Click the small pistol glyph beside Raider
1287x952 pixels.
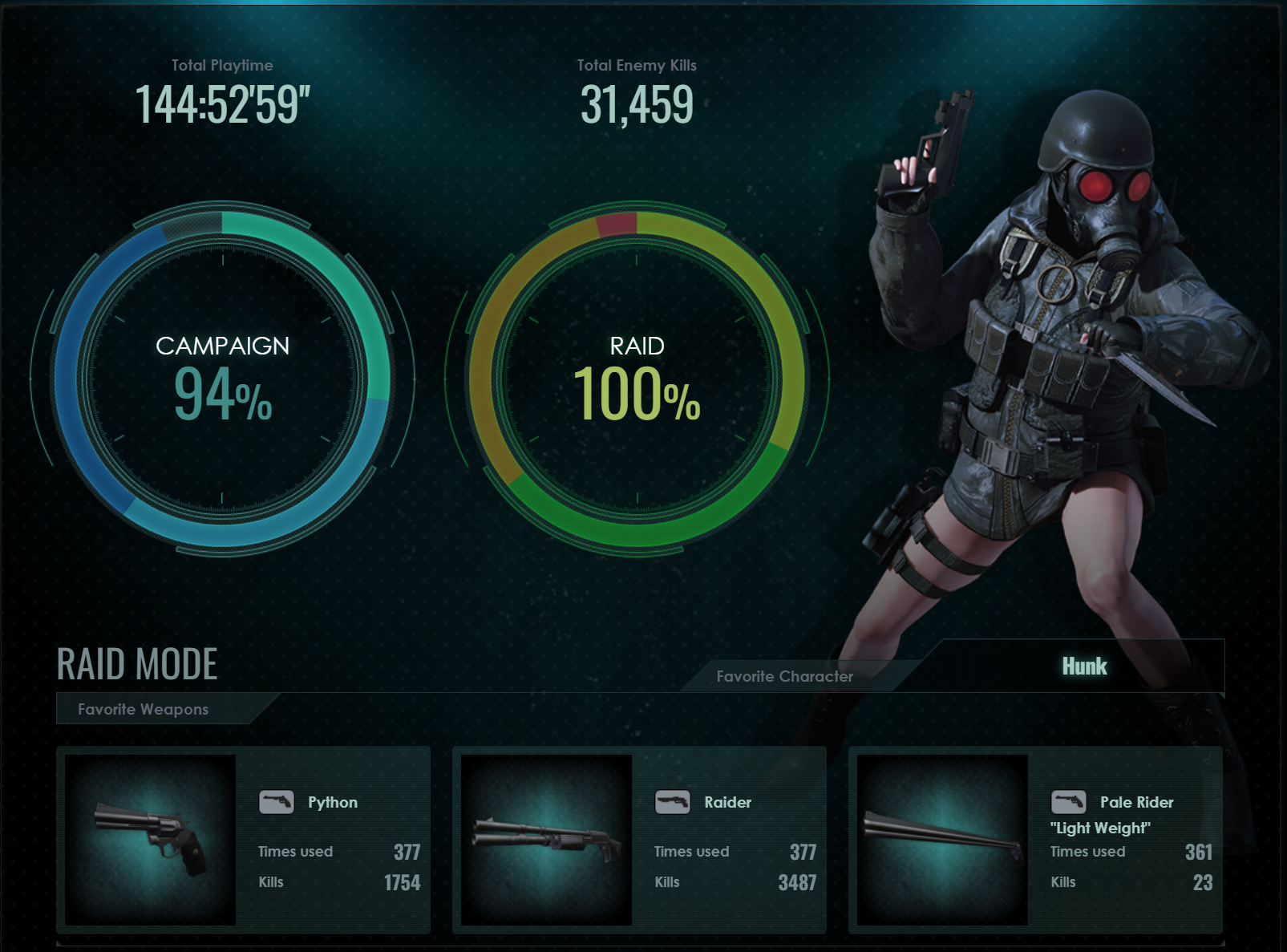[674, 800]
